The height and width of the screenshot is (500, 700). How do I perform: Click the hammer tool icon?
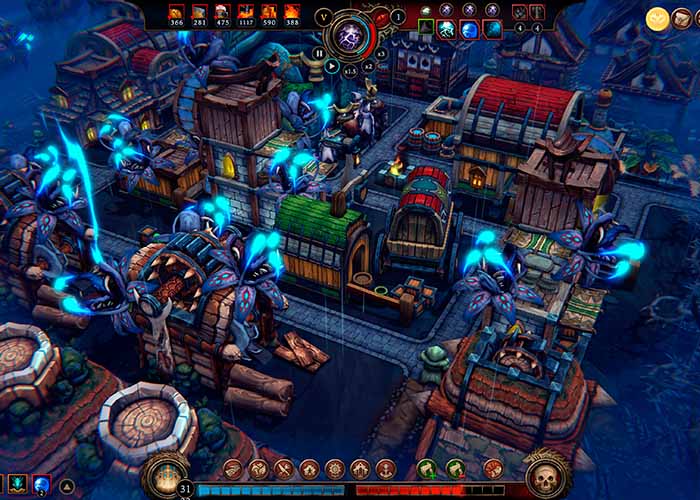[537, 12]
